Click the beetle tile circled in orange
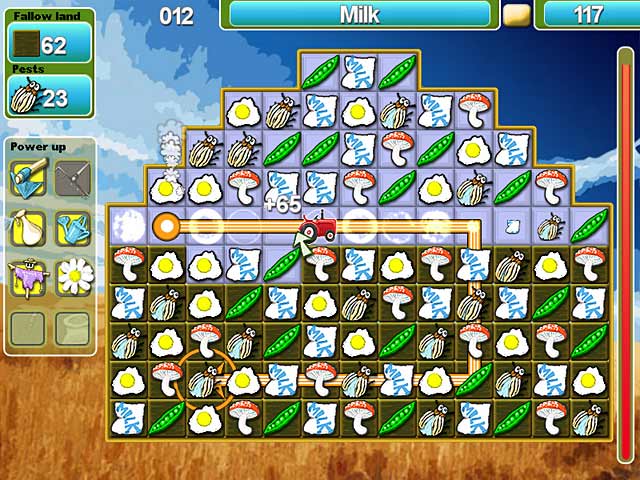The height and width of the screenshot is (480, 640). [204, 381]
